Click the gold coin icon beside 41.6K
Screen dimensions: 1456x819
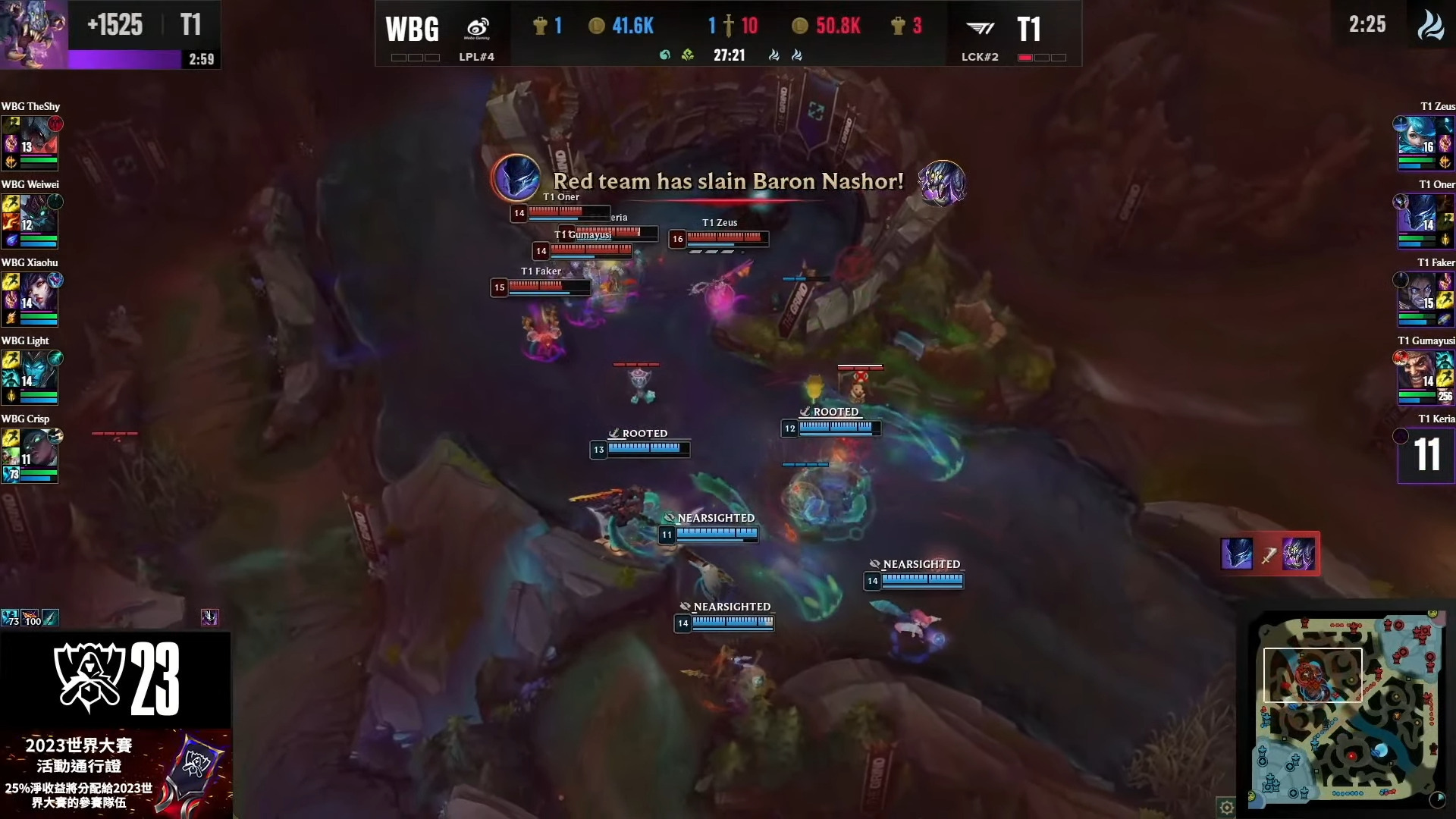point(595,25)
